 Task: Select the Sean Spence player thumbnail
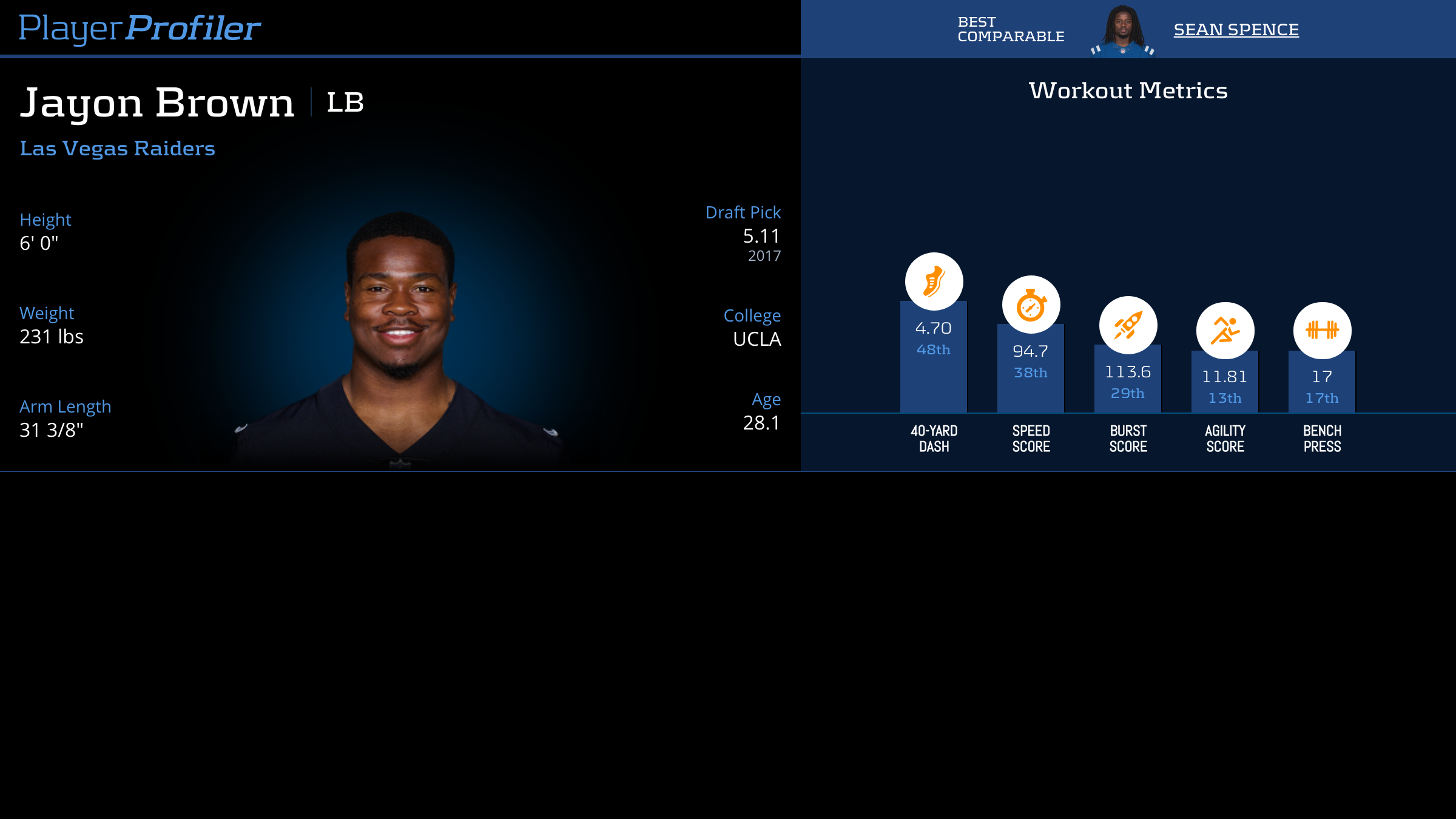pos(1122,30)
